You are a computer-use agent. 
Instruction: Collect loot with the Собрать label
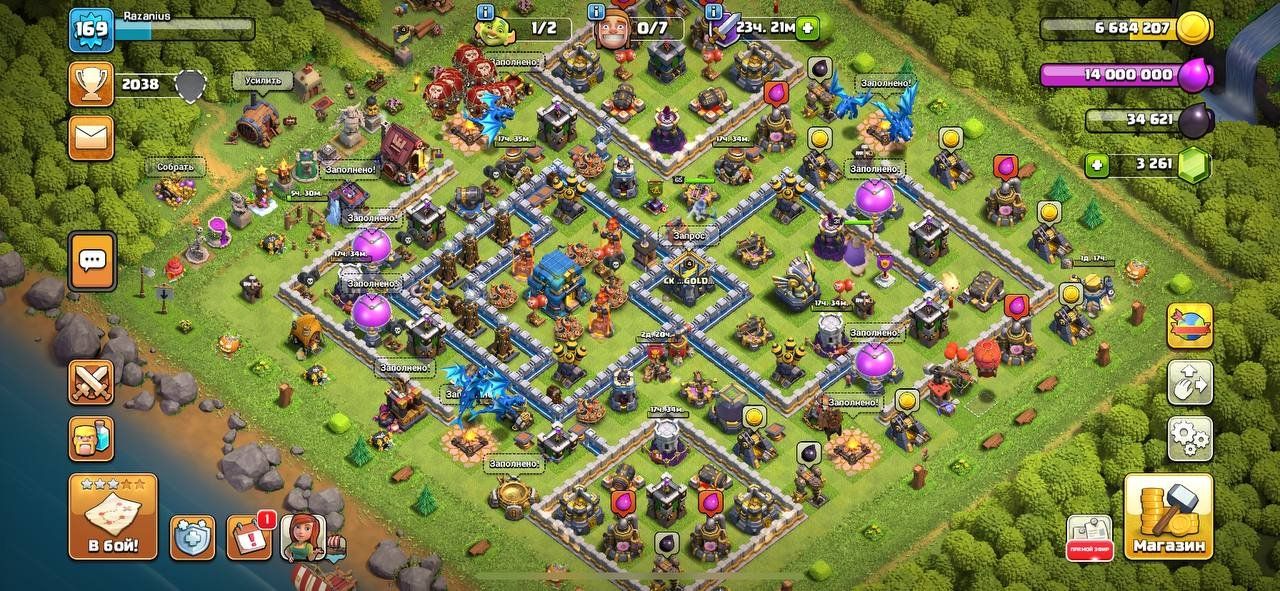(x=174, y=167)
